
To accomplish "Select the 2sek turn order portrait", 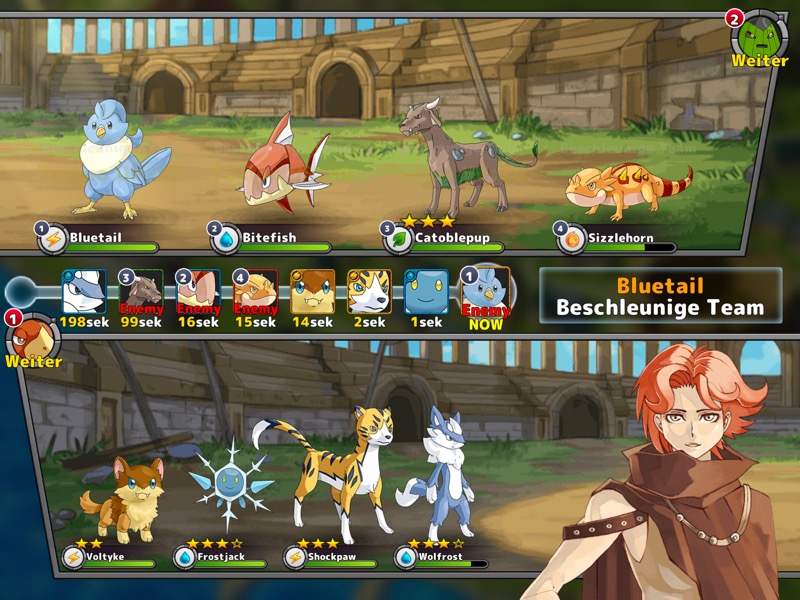I will [x=369, y=293].
